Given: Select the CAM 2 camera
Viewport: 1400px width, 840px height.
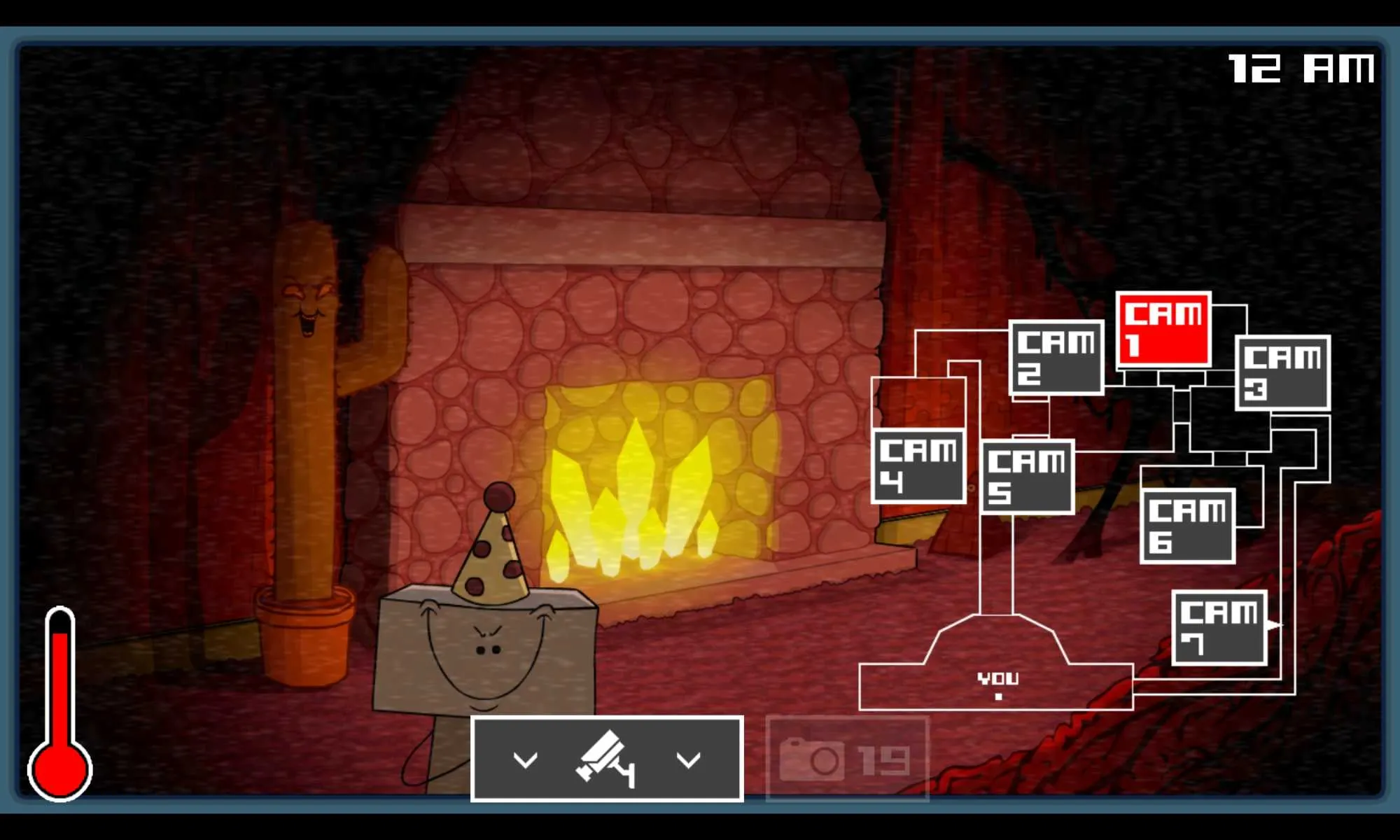Looking at the screenshot, I should [x=1056, y=358].
